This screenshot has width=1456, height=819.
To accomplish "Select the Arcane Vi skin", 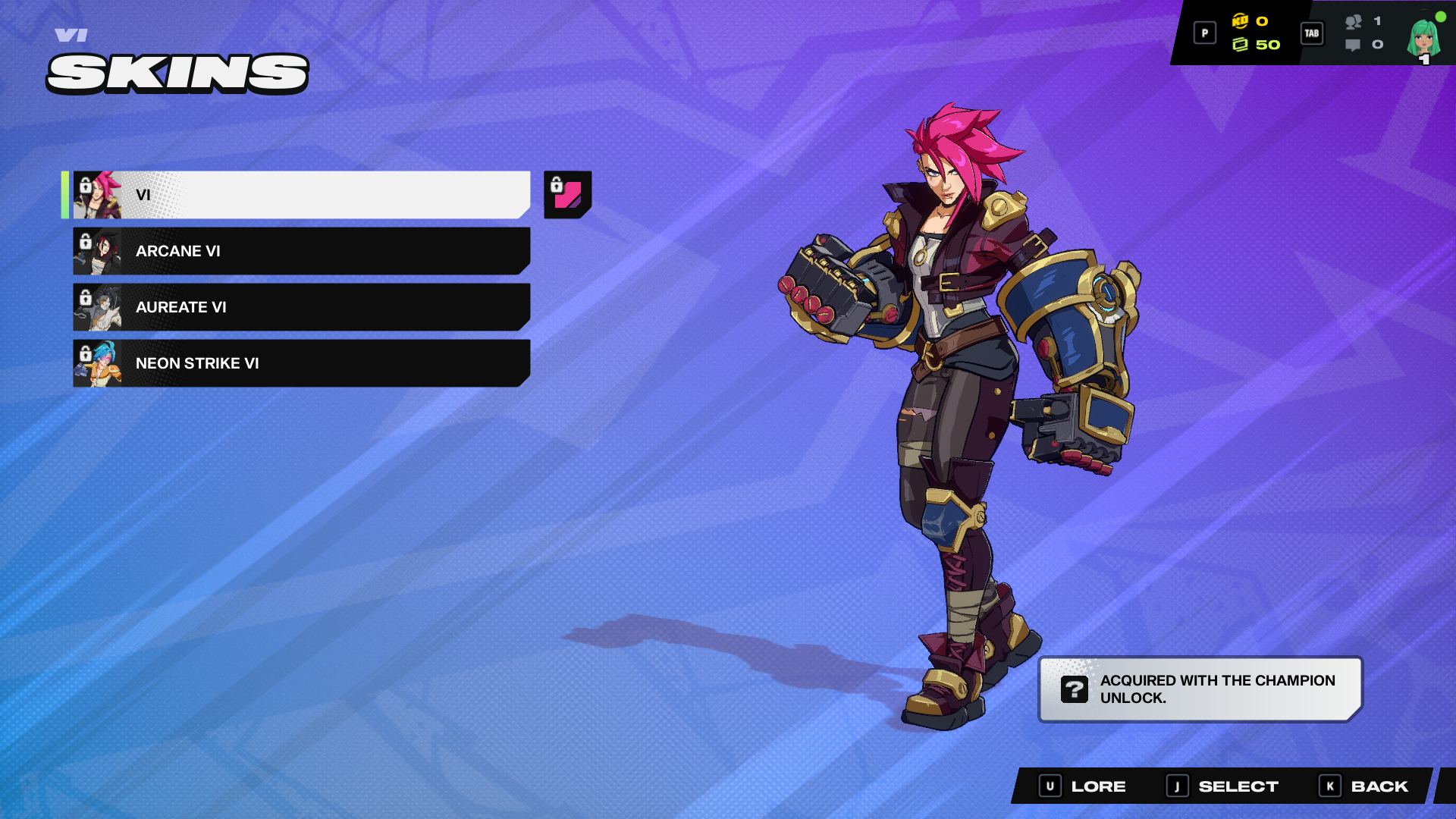I will [x=303, y=250].
